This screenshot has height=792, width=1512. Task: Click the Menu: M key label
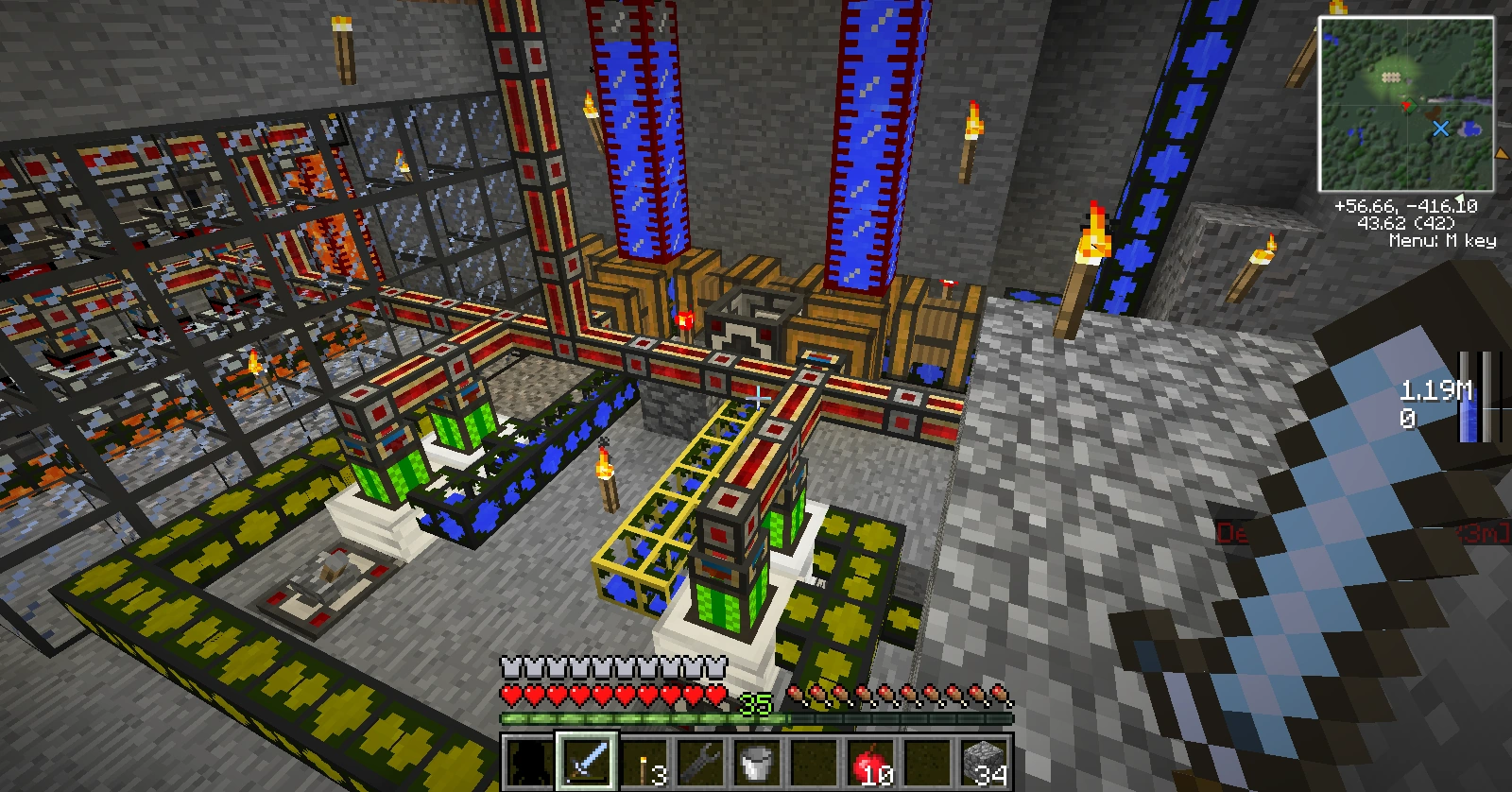[x=1443, y=240]
